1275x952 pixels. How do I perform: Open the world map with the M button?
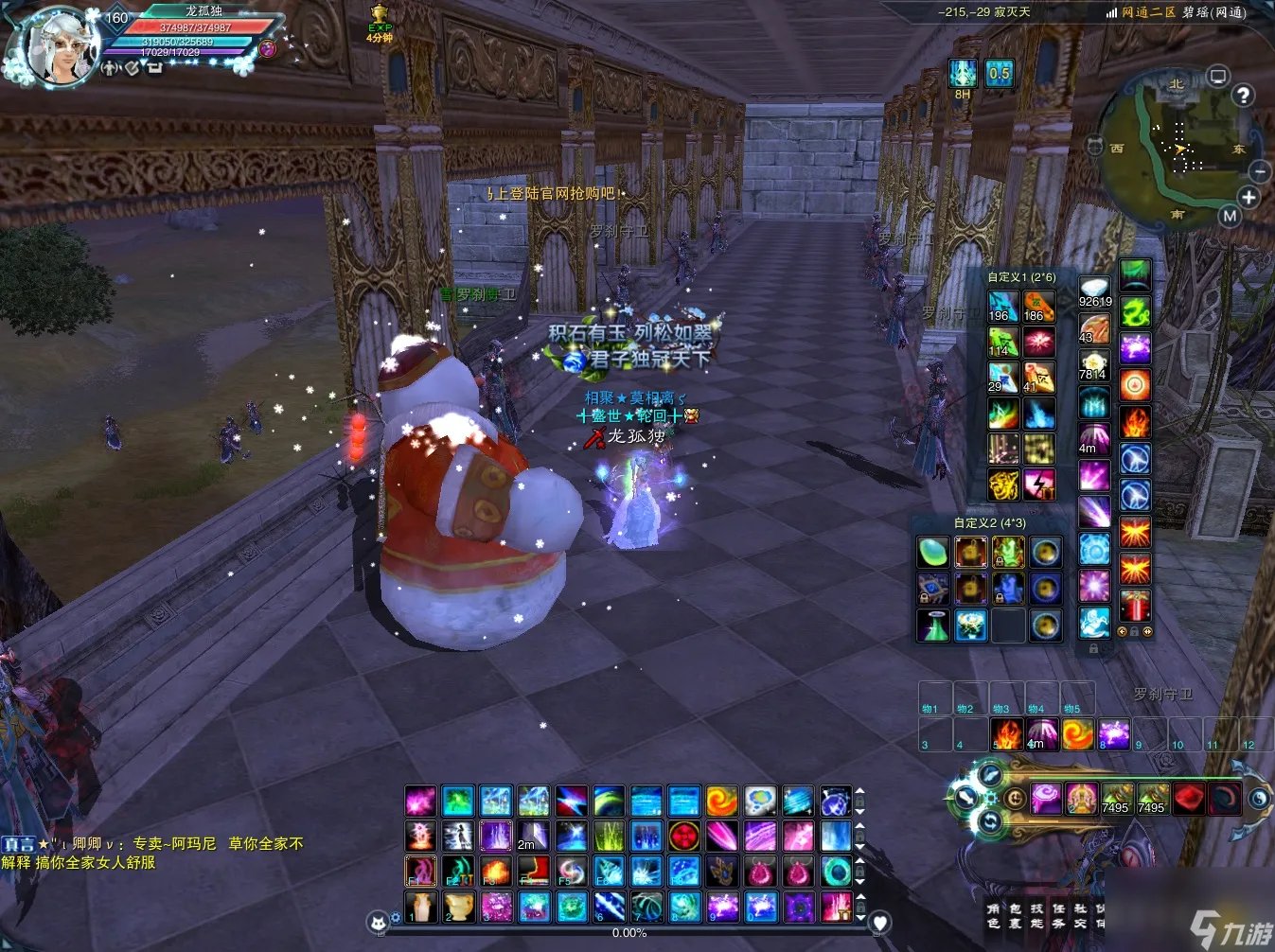coord(1230,216)
